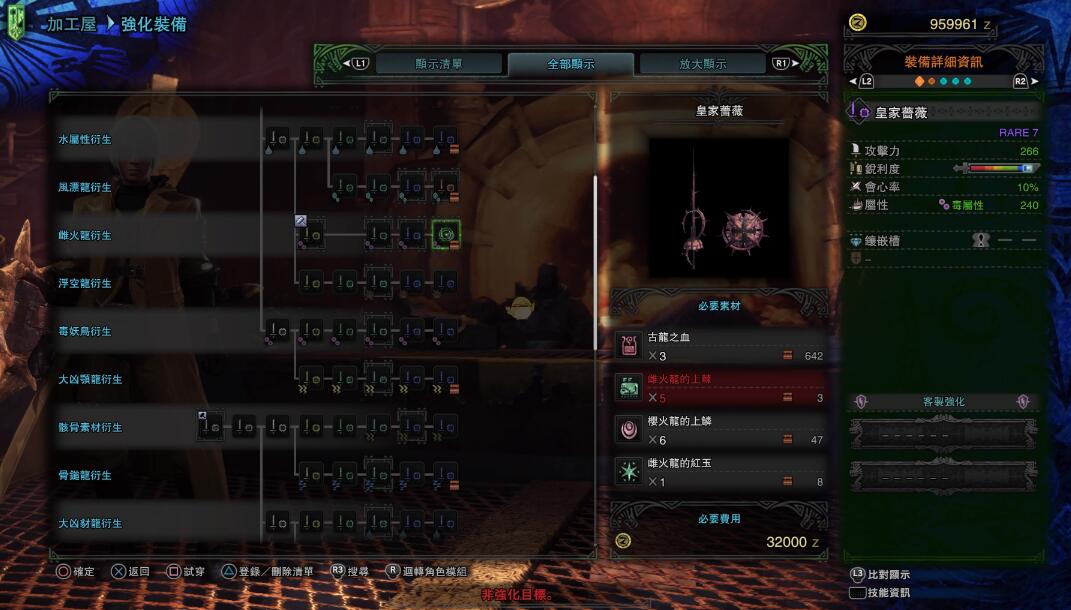
Task: Select the 毒妖鳥衍生 weapon branch
Action: (85, 331)
